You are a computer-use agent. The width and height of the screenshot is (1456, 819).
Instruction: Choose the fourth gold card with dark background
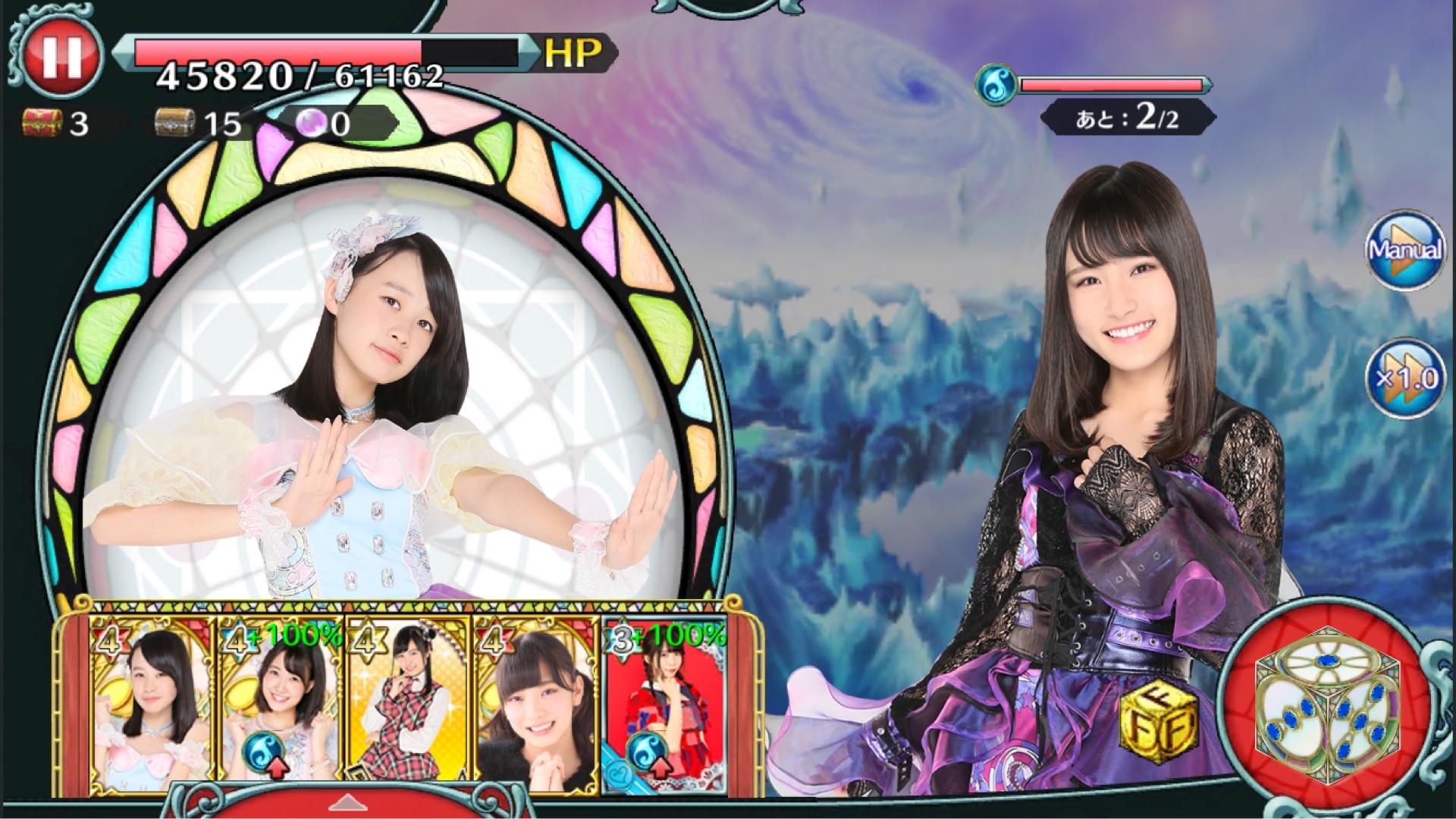click(536, 707)
